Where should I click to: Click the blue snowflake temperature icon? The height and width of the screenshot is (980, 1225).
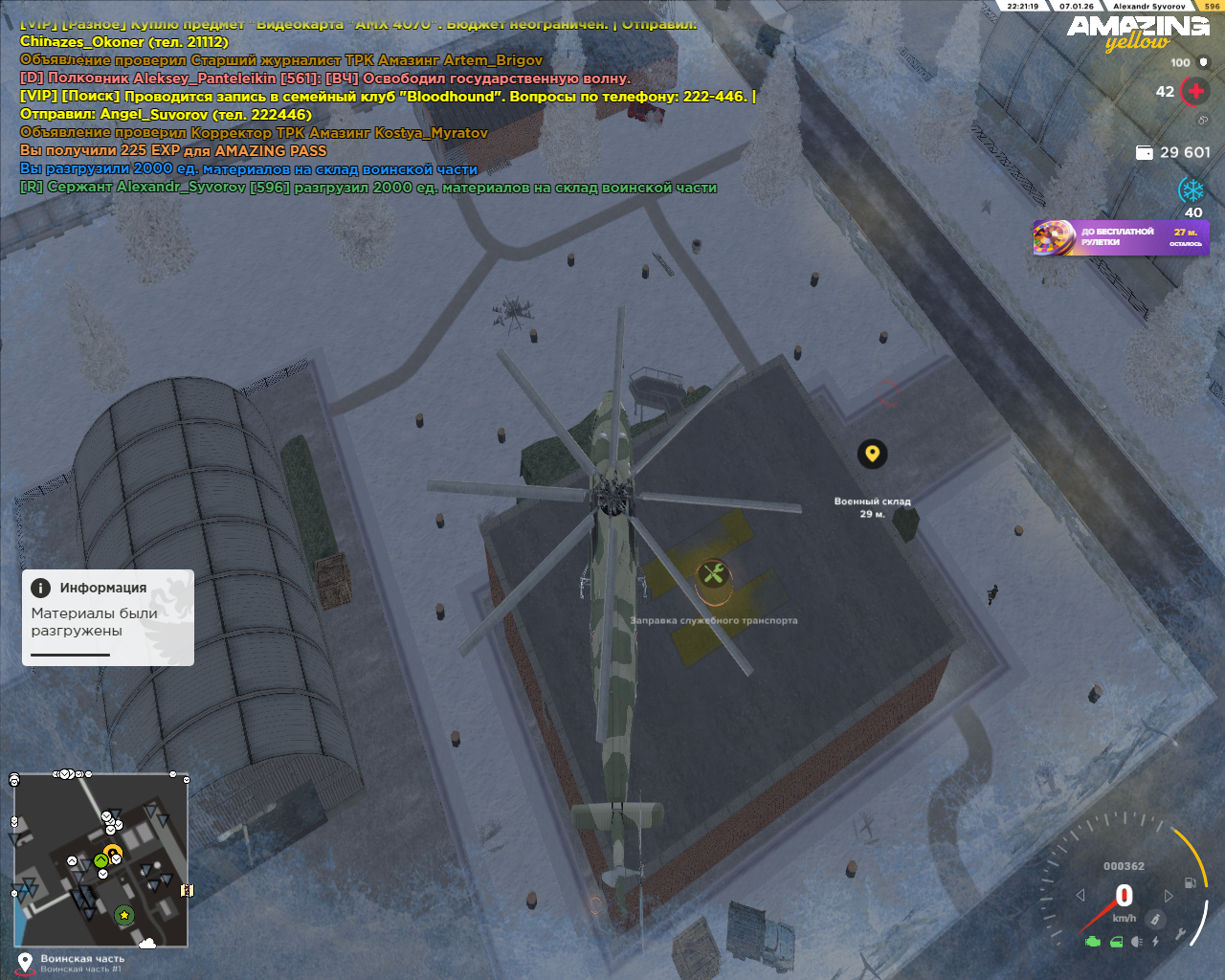pos(1192,189)
